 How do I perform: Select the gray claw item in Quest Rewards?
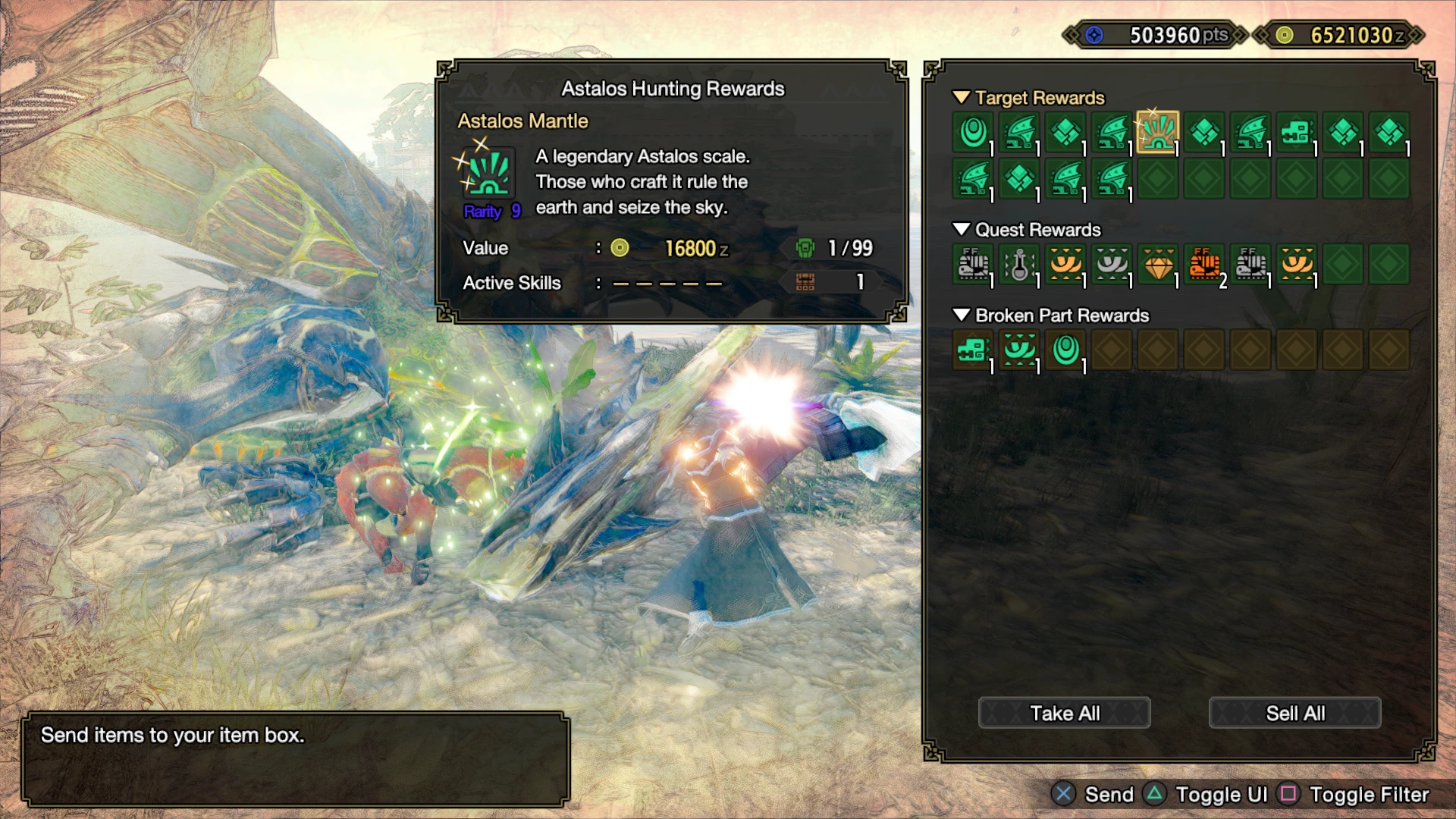click(1112, 264)
